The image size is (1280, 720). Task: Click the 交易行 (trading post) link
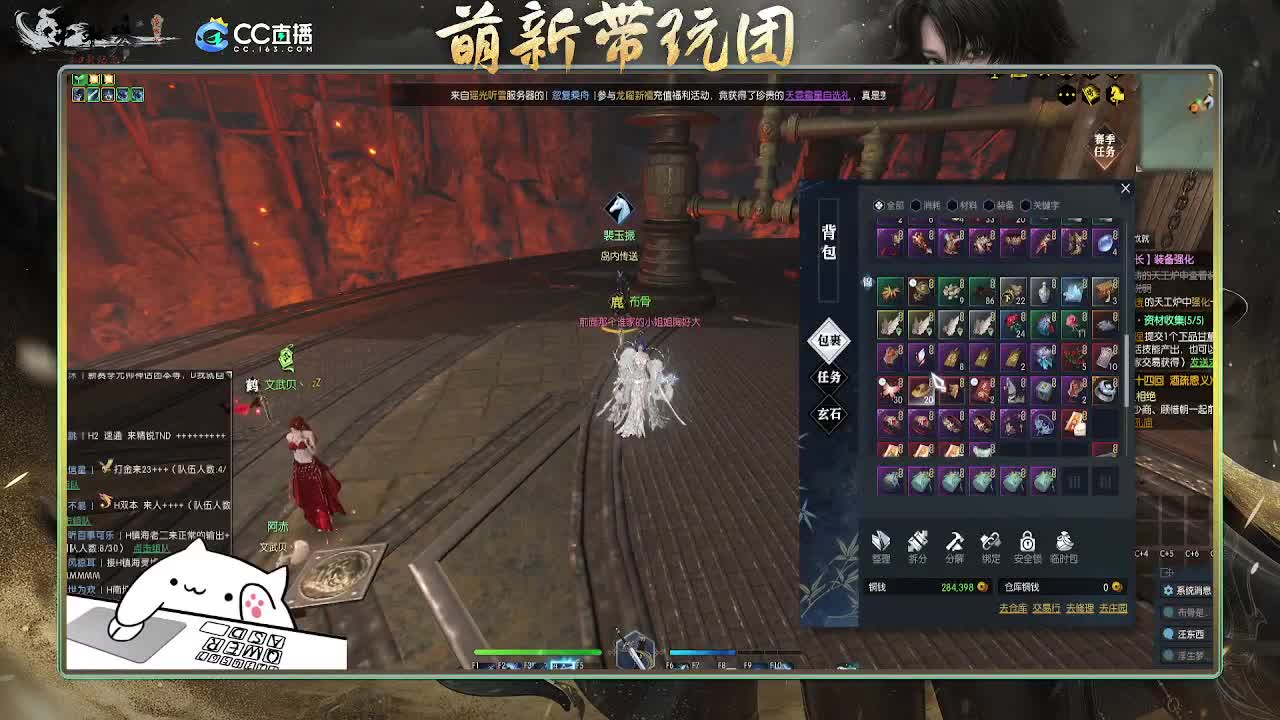pos(1046,608)
